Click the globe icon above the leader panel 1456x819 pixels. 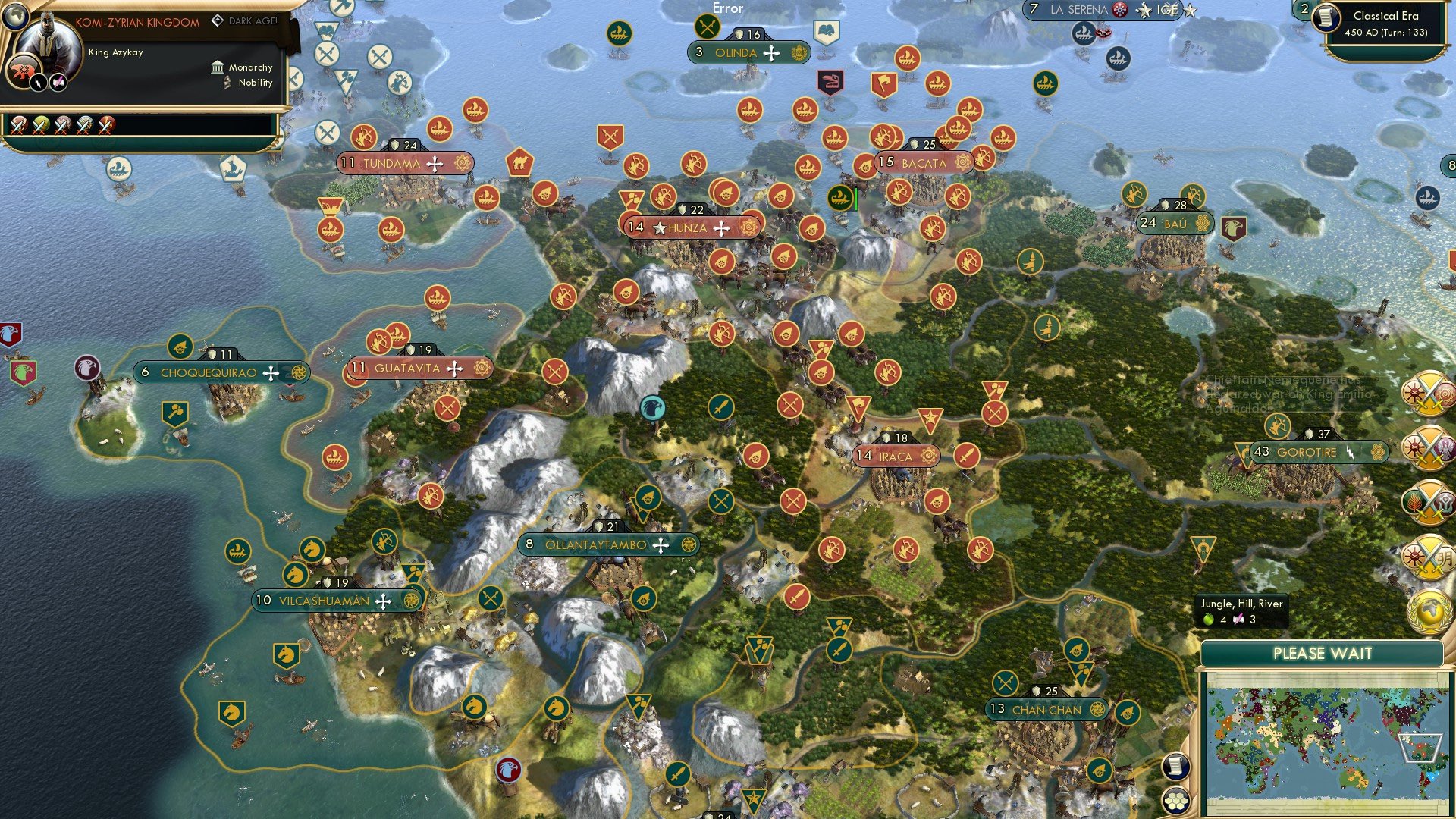click(x=15, y=17)
